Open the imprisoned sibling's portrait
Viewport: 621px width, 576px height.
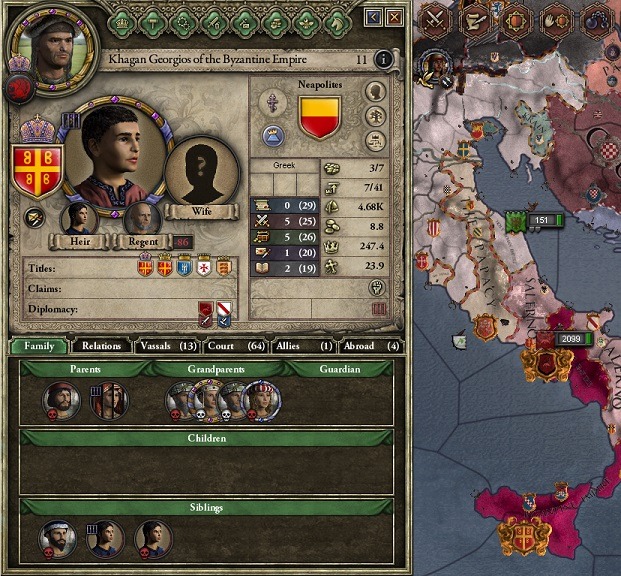pos(105,538)
